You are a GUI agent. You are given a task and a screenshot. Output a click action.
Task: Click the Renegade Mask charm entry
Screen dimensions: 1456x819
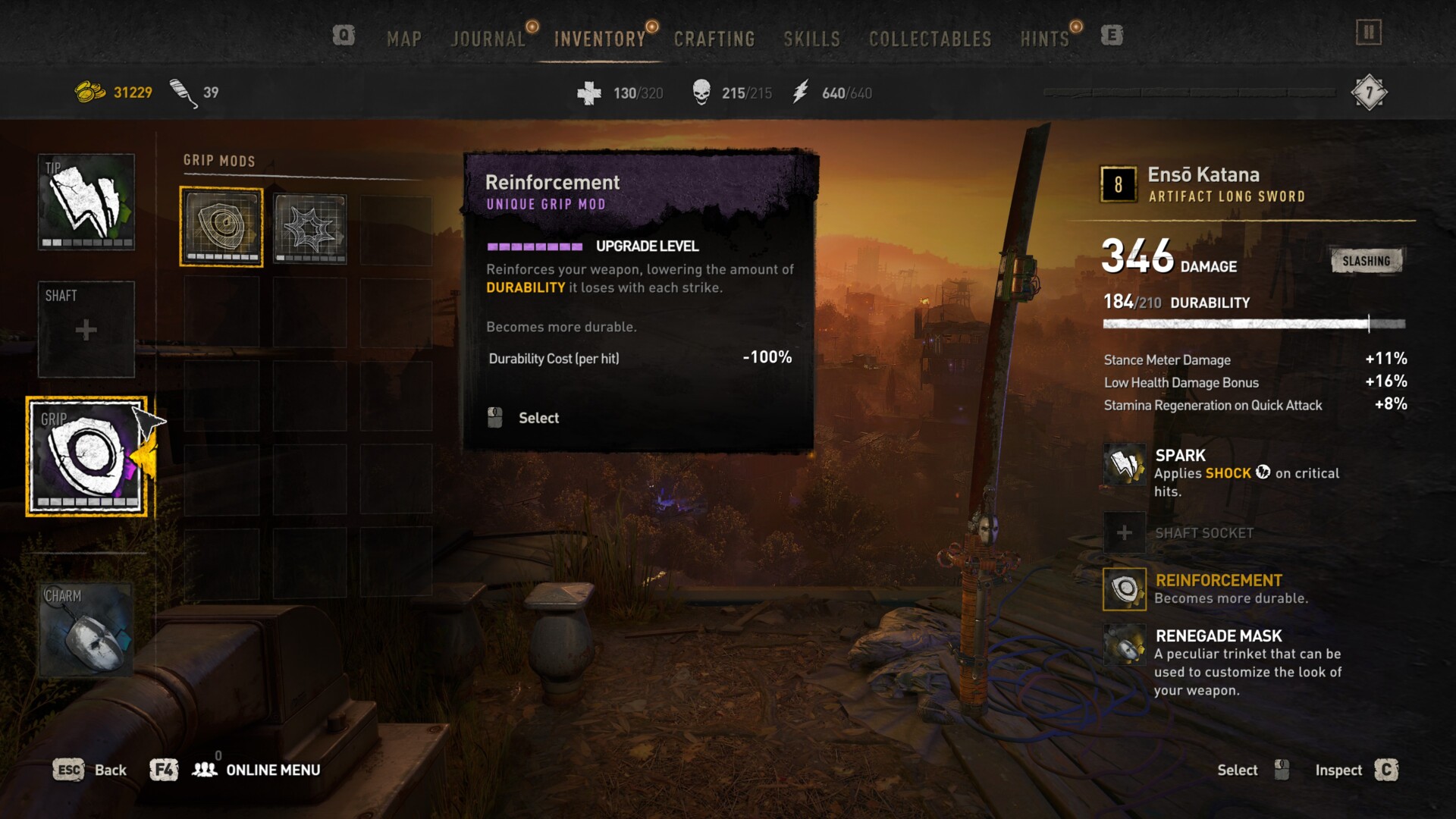pos(1218,636)
